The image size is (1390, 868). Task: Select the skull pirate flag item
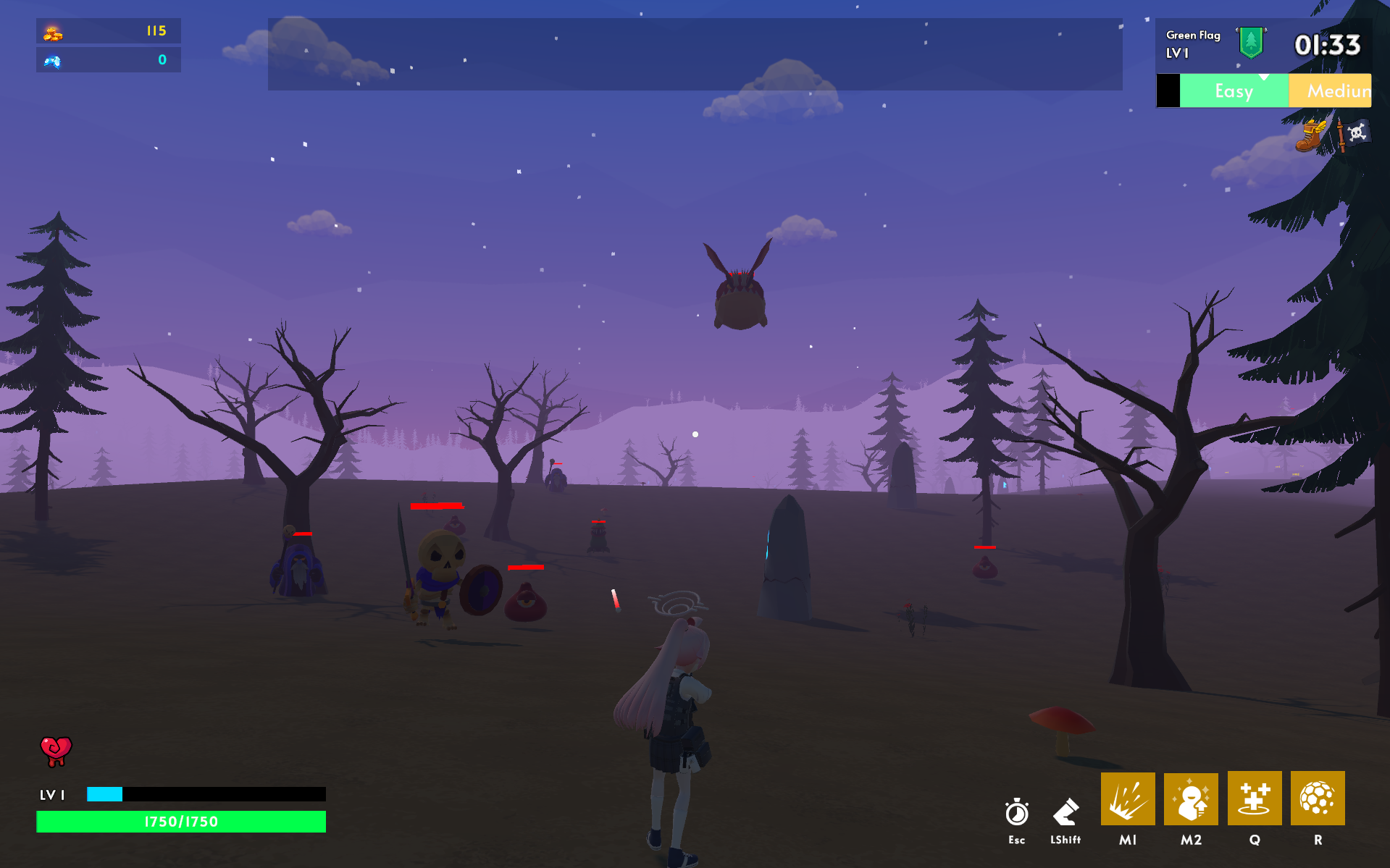[1353, 134]
